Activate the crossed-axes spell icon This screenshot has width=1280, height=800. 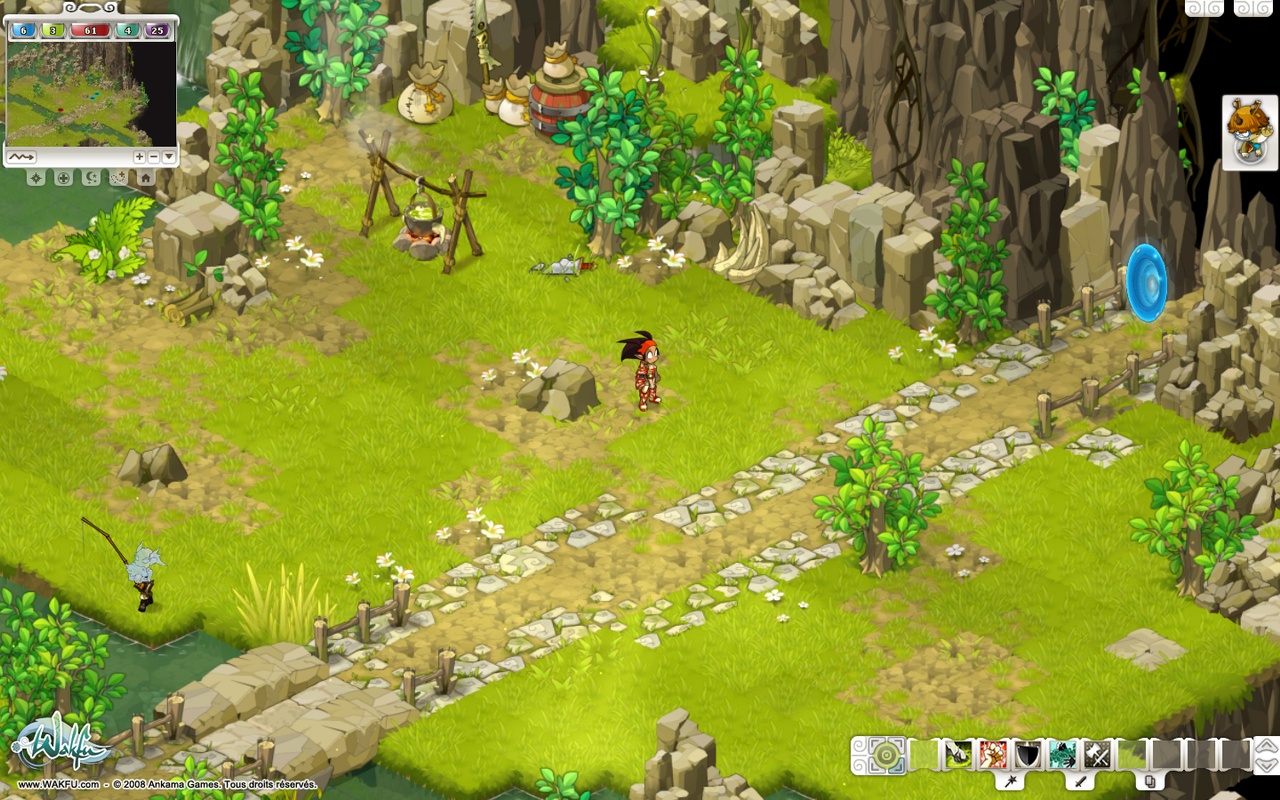1094,755
